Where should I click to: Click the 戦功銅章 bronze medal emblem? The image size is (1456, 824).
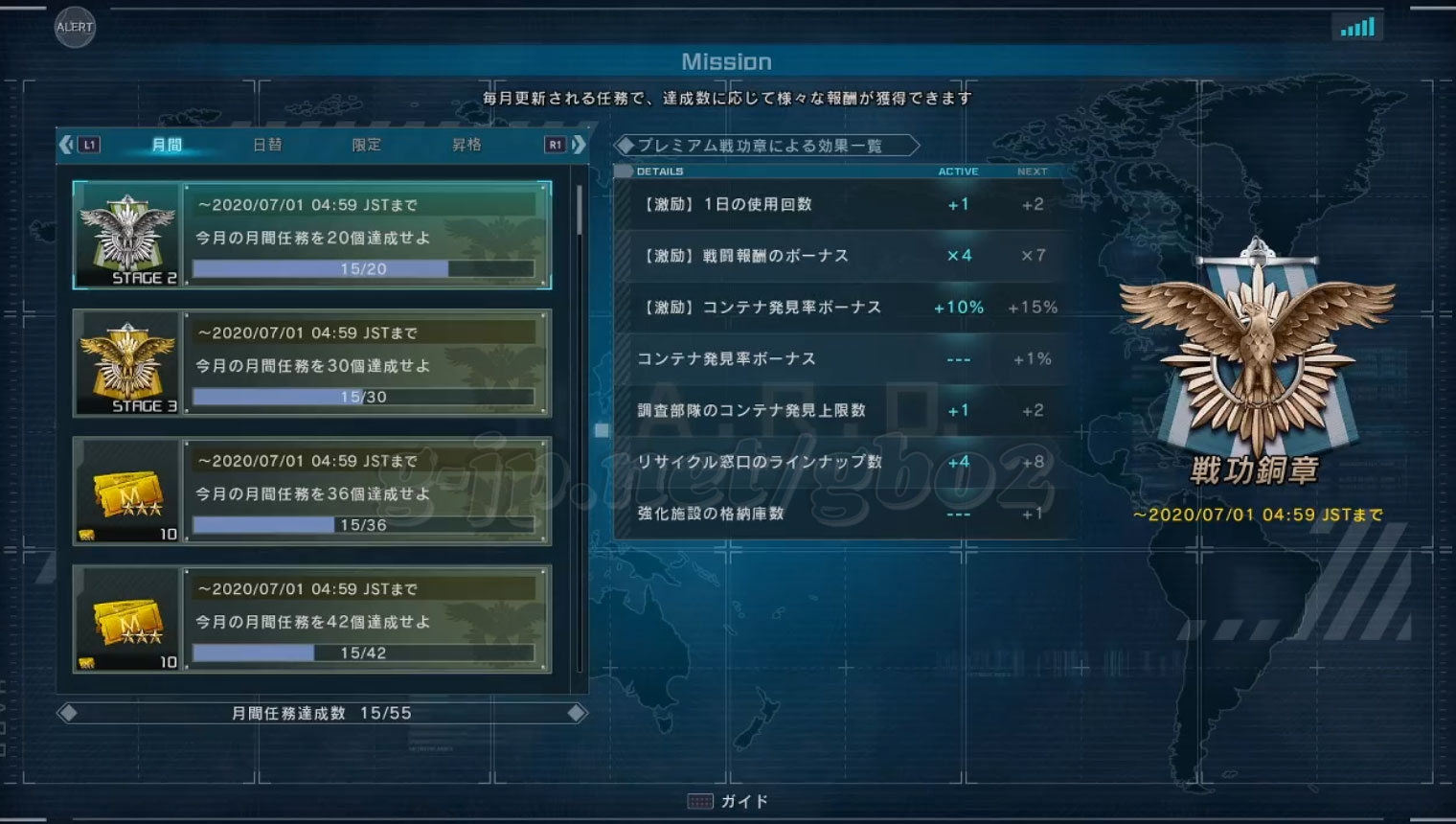(x=1256, y=355)
